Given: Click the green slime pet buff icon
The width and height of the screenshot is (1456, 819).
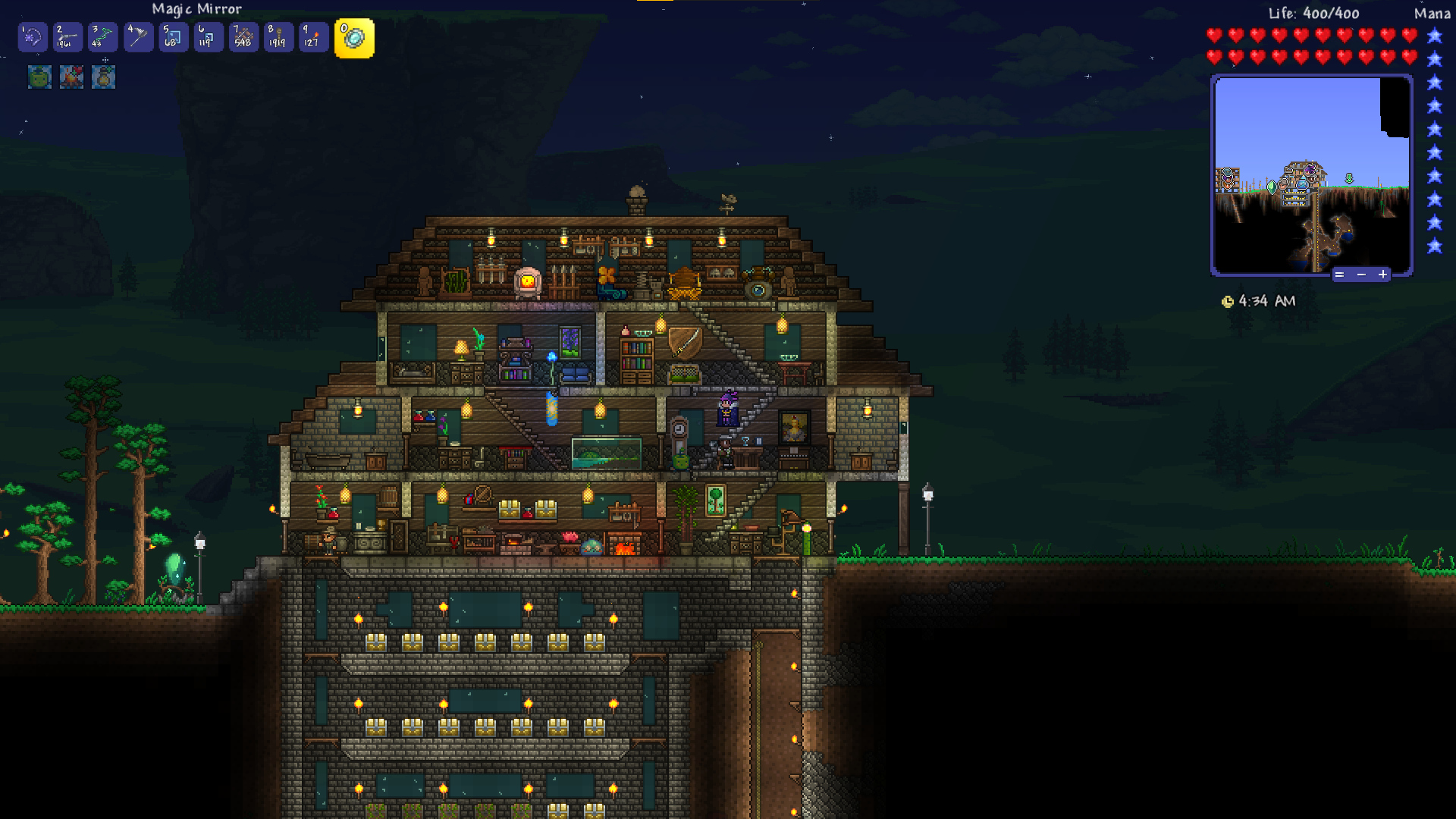Looking at the screenshot, I should point(39,77).
